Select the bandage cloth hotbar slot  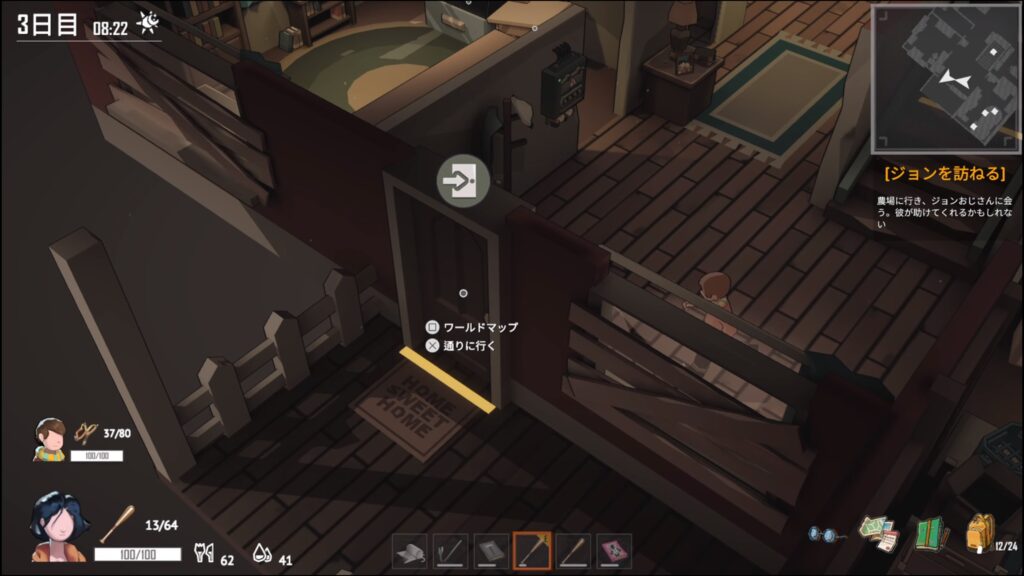[411, 551]
